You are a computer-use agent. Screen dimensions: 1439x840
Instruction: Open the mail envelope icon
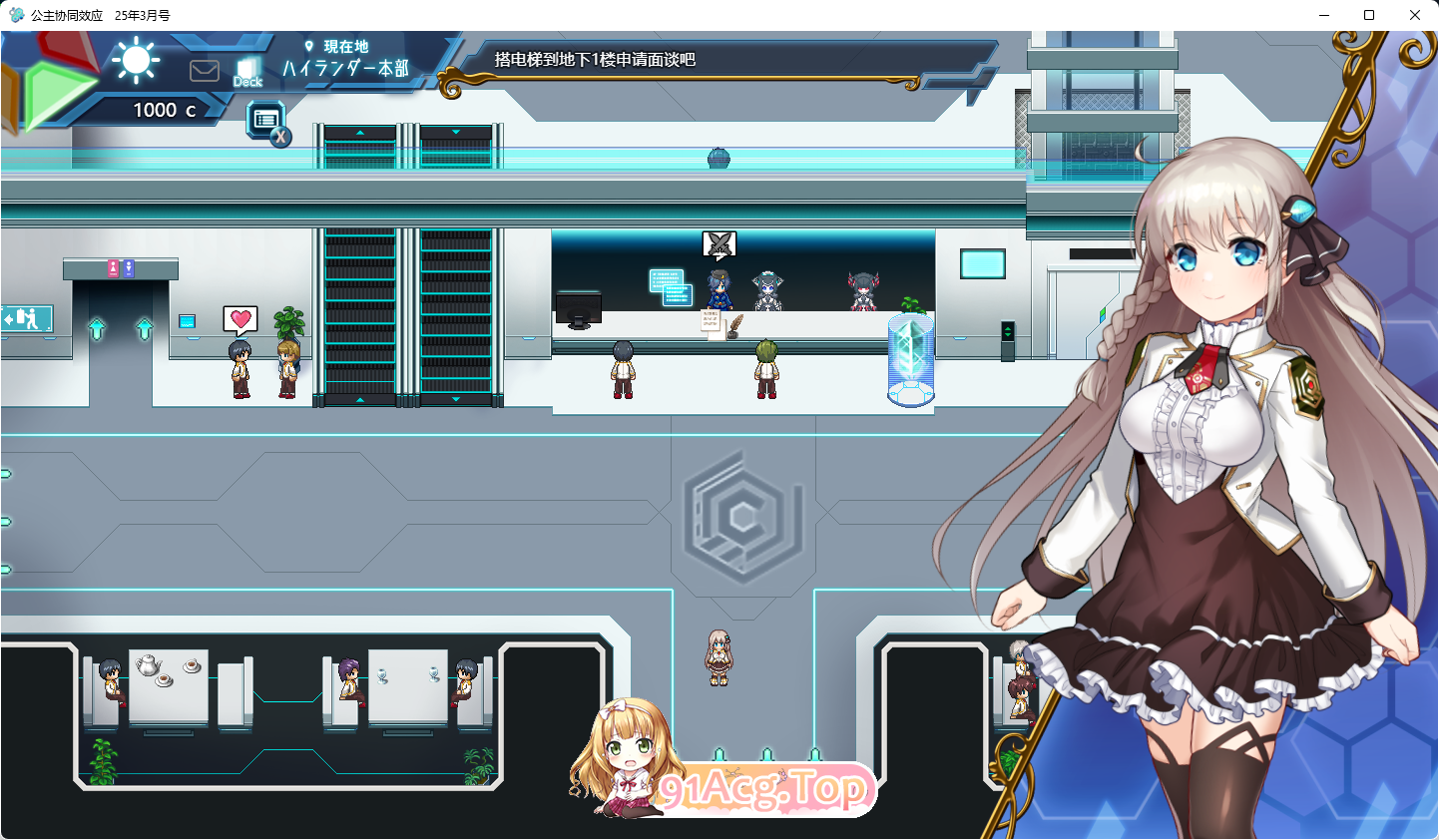tap(205, 70)
